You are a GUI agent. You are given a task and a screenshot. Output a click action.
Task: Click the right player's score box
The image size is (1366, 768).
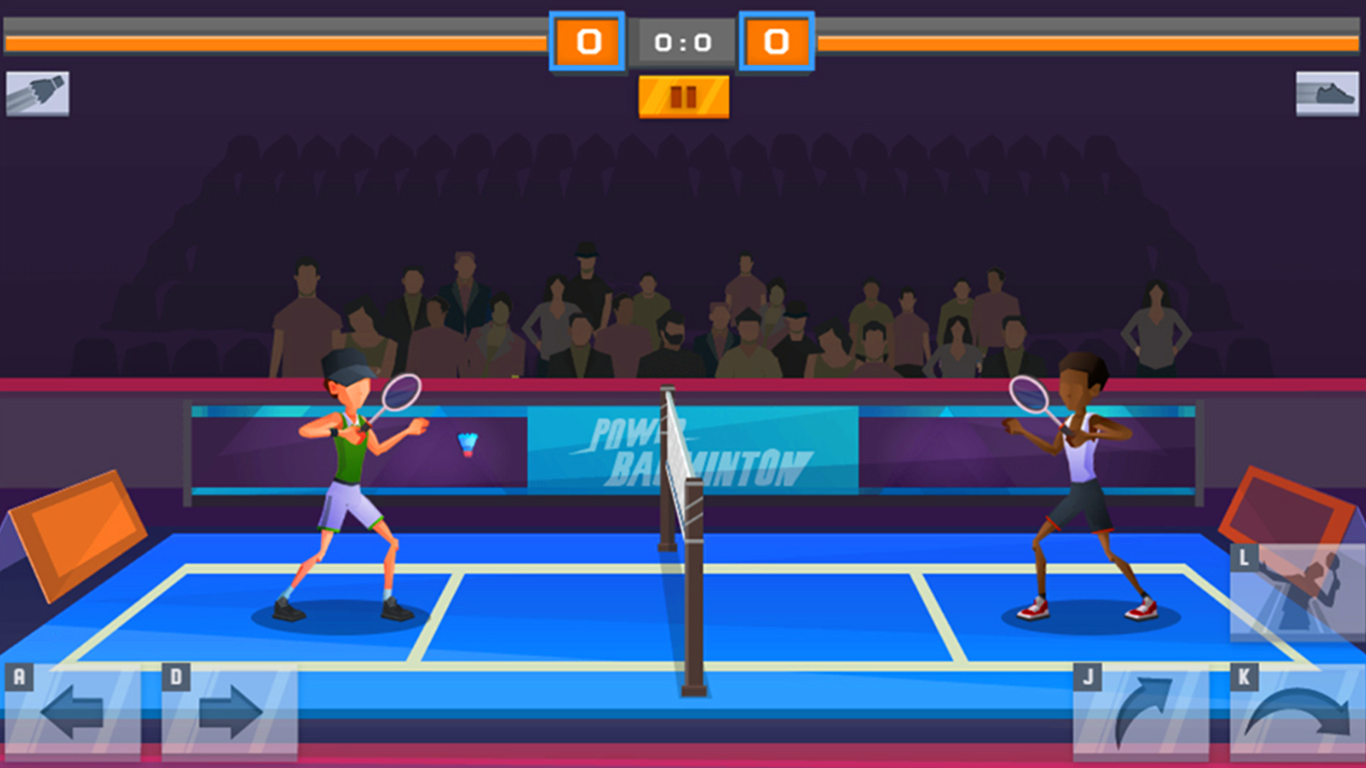click(777, 41)
